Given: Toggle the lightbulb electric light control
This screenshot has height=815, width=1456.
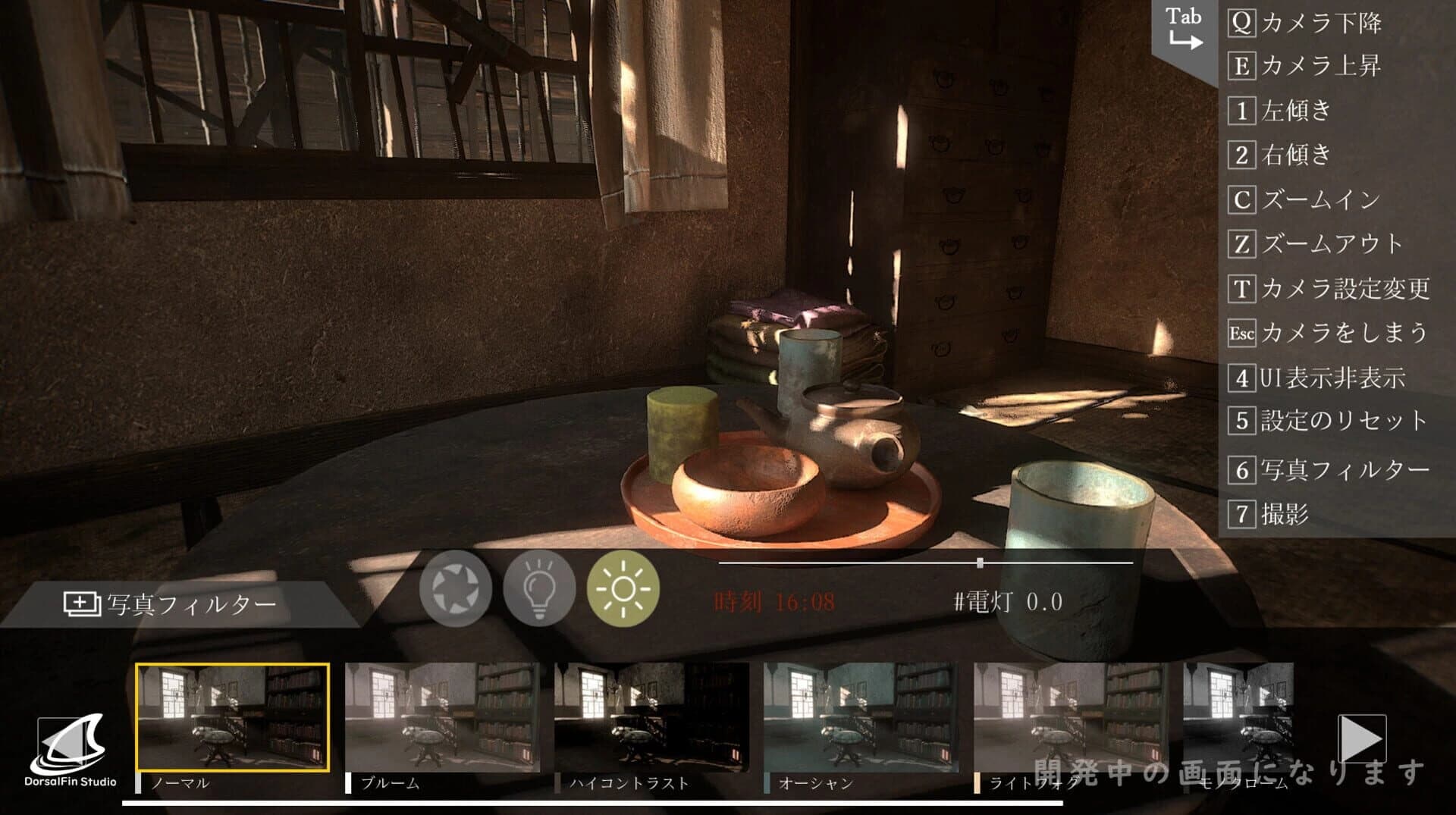Looking at the screenshot, I should coord(538,588).
